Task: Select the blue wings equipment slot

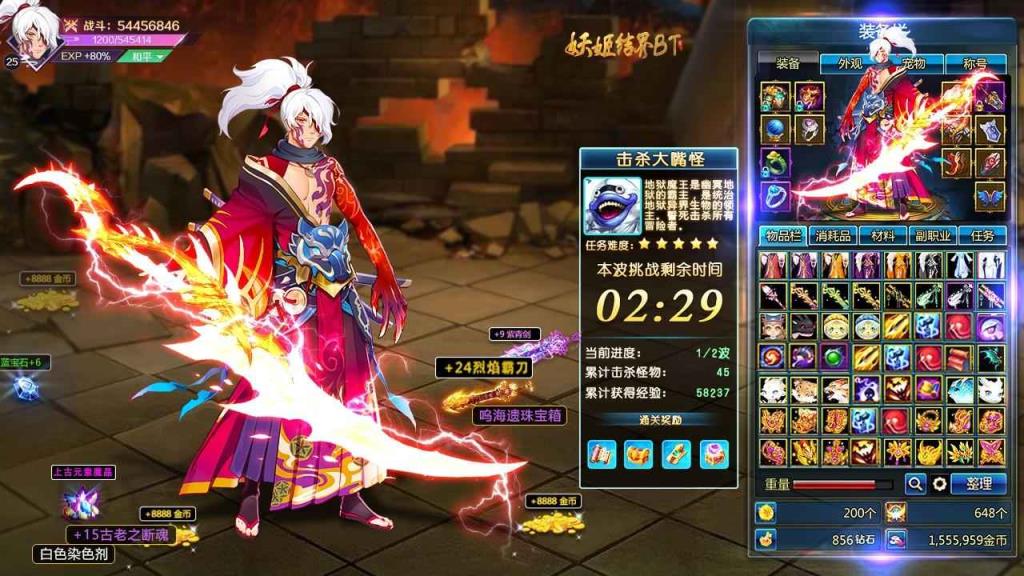Action: tap(990, 196)
